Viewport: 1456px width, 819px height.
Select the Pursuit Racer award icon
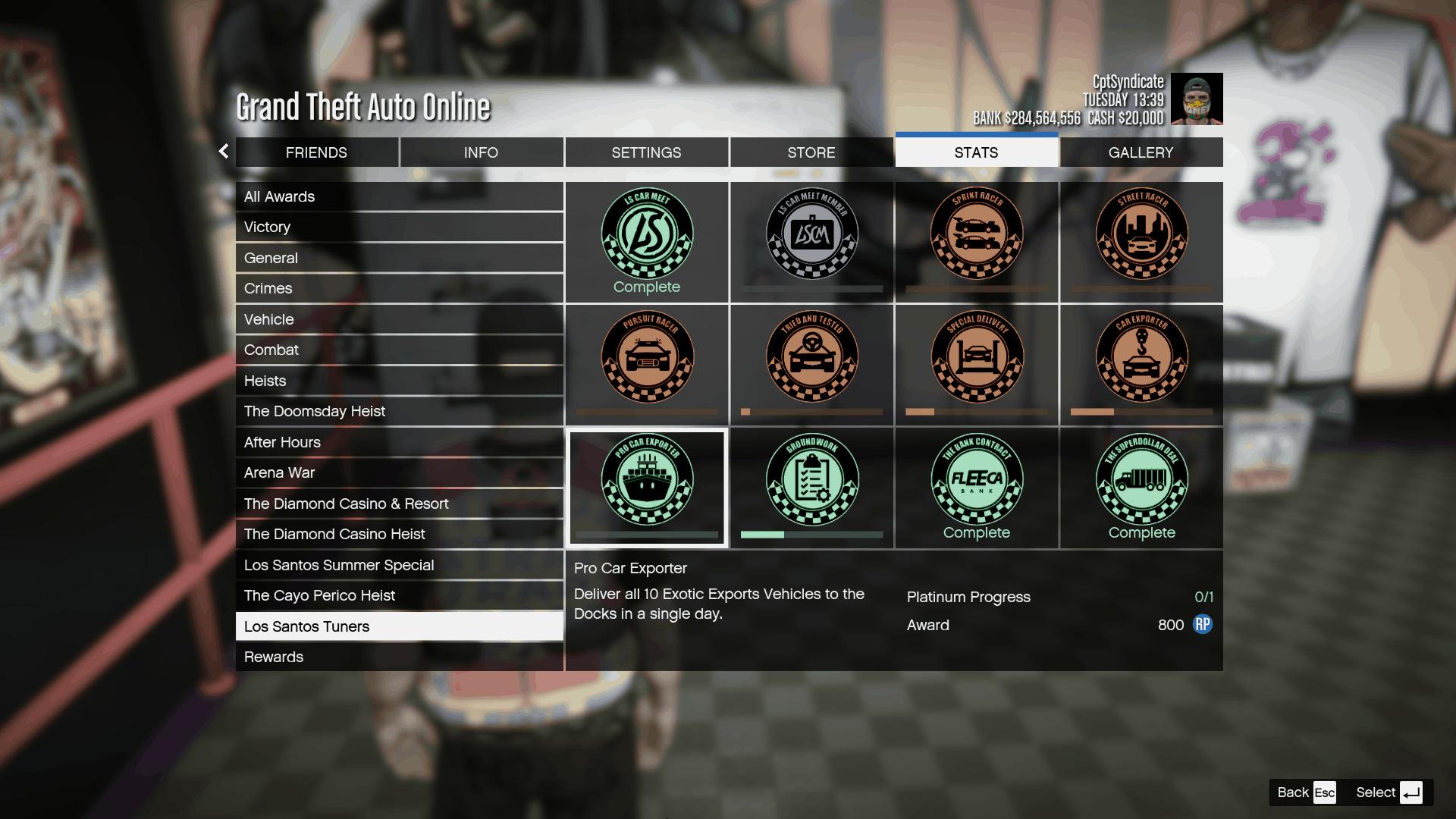tap(646, 356)
